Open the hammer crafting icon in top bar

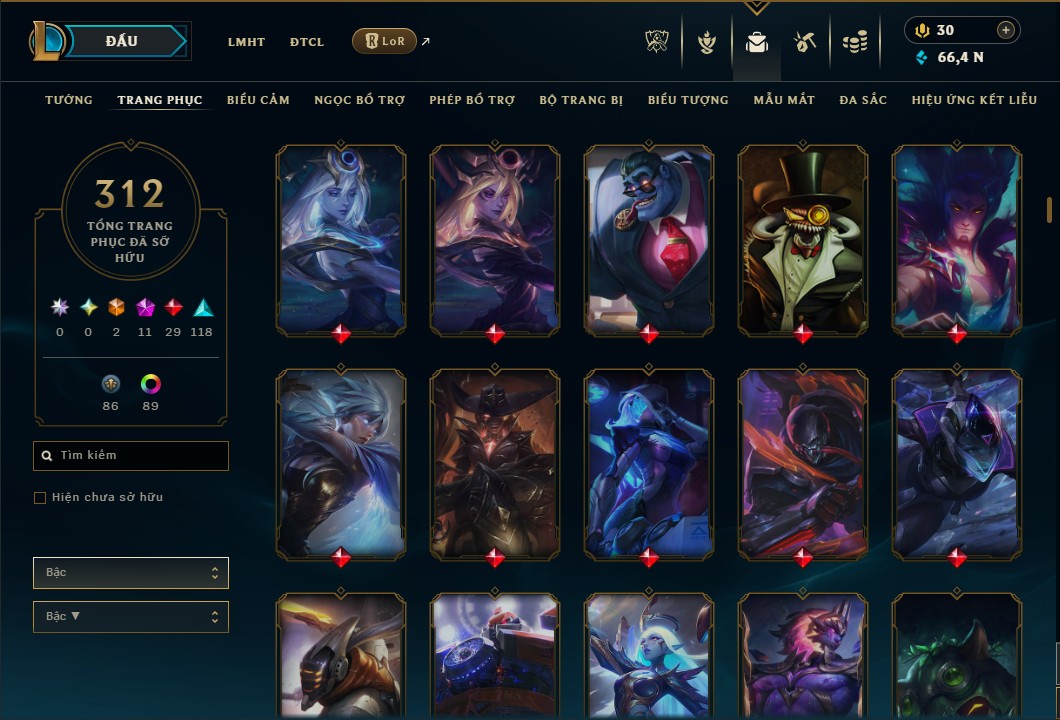tap(805, 42)
